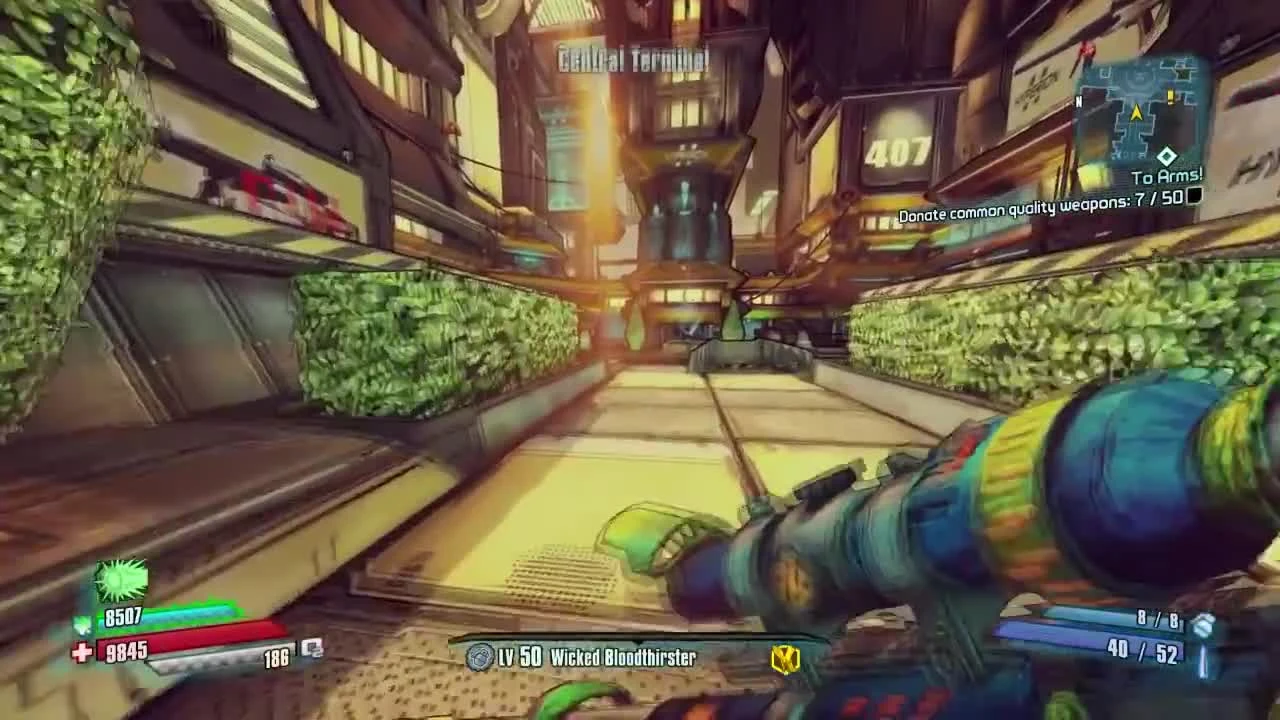Click the Donate common quality weapons objective text

click(x=1040, y=213)
